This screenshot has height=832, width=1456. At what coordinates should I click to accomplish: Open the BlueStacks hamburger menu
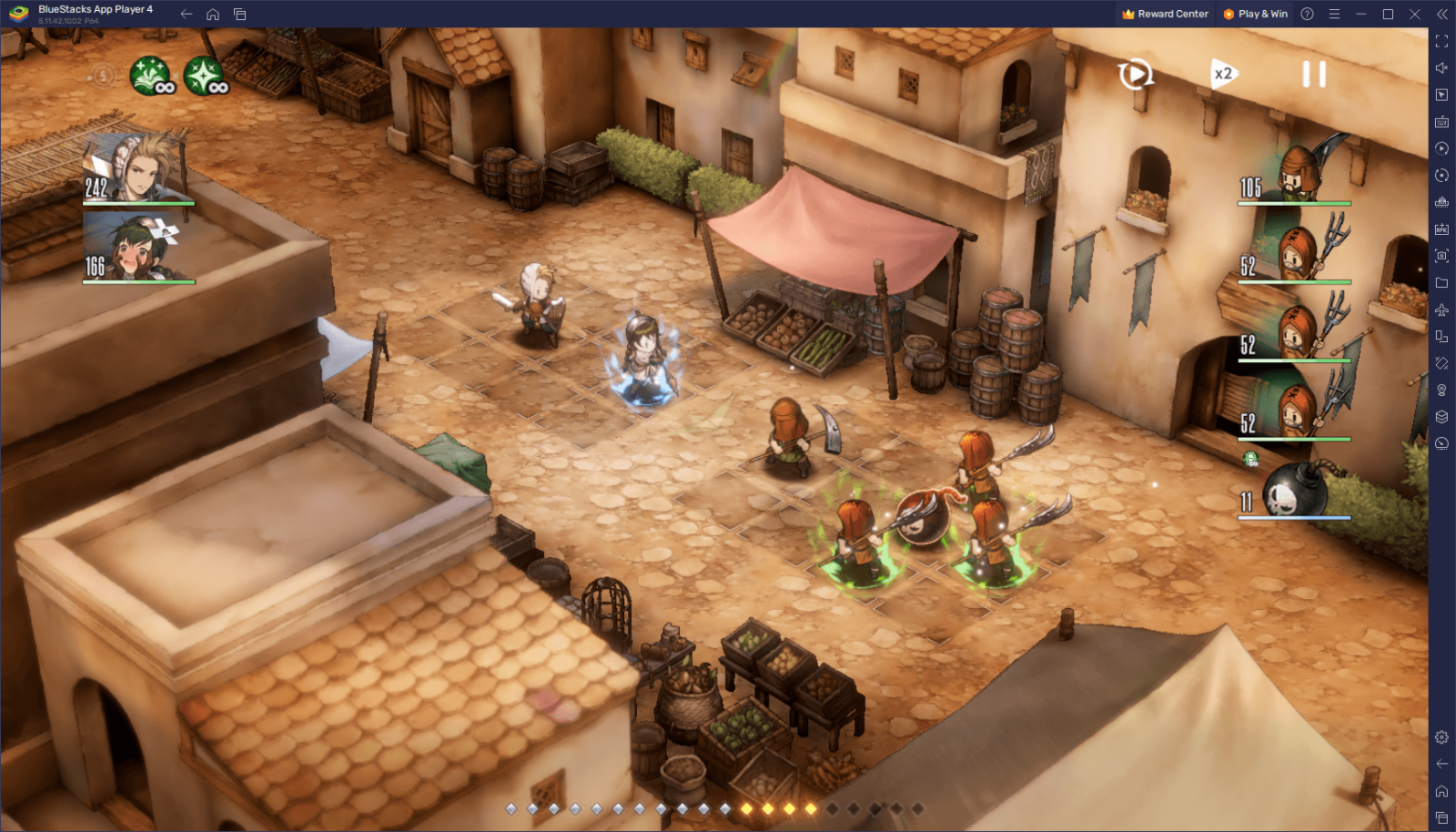click(x=1334, y=14)
